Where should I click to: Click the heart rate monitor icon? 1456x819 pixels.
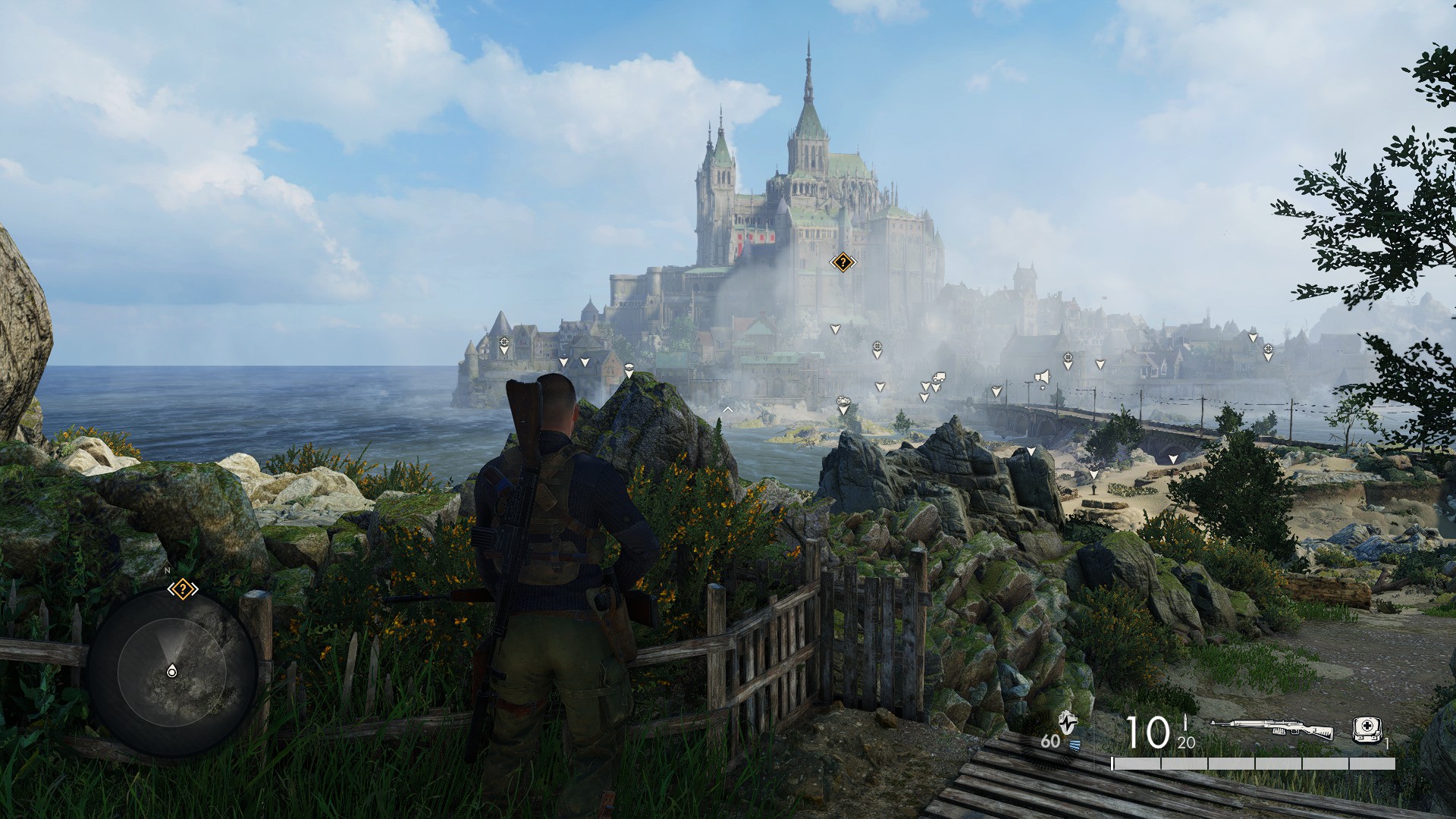pos(1068,721)
